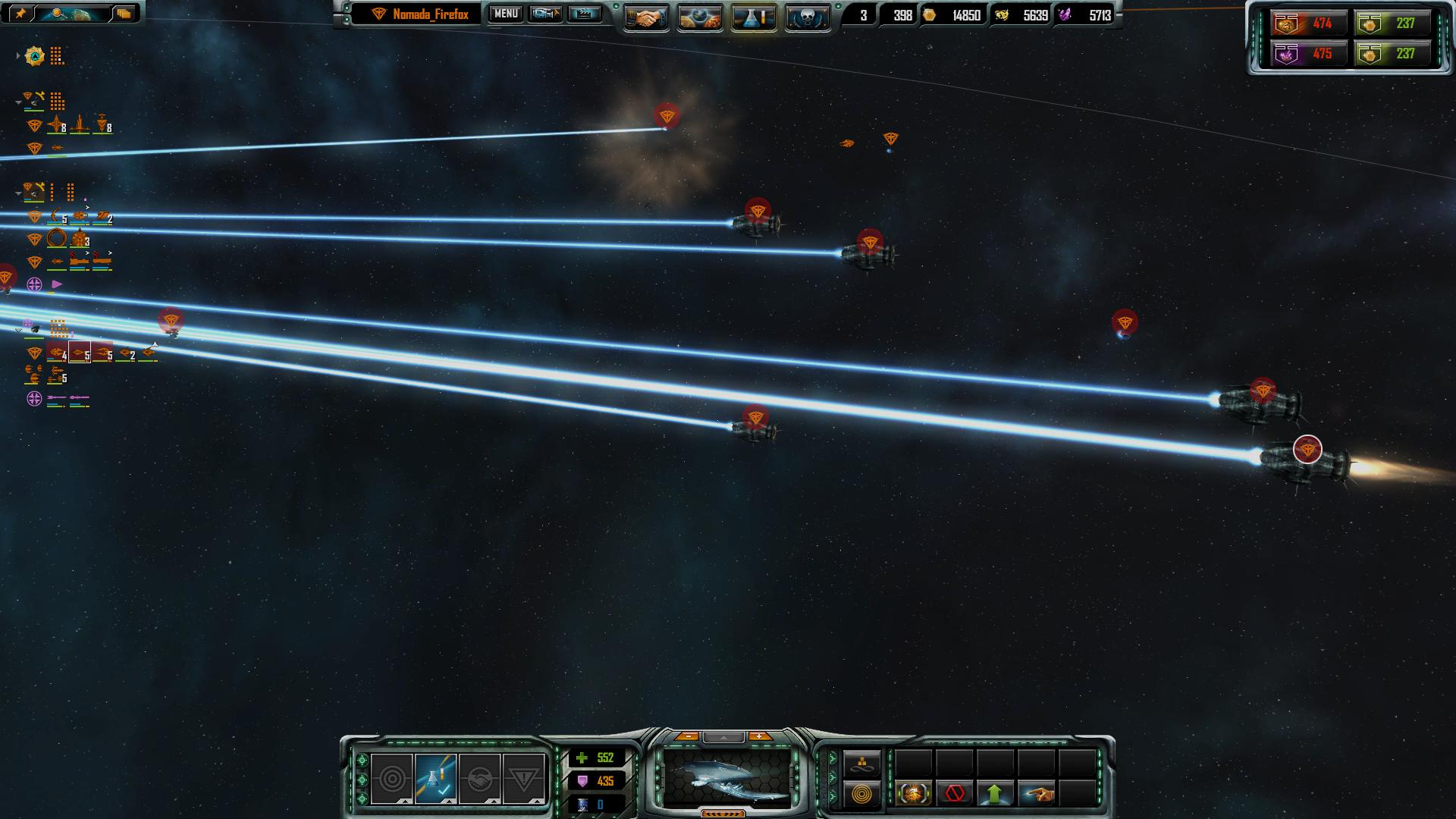Expand the star entry in empire tree
The image size is (1456, 819).
click(18, 56)
